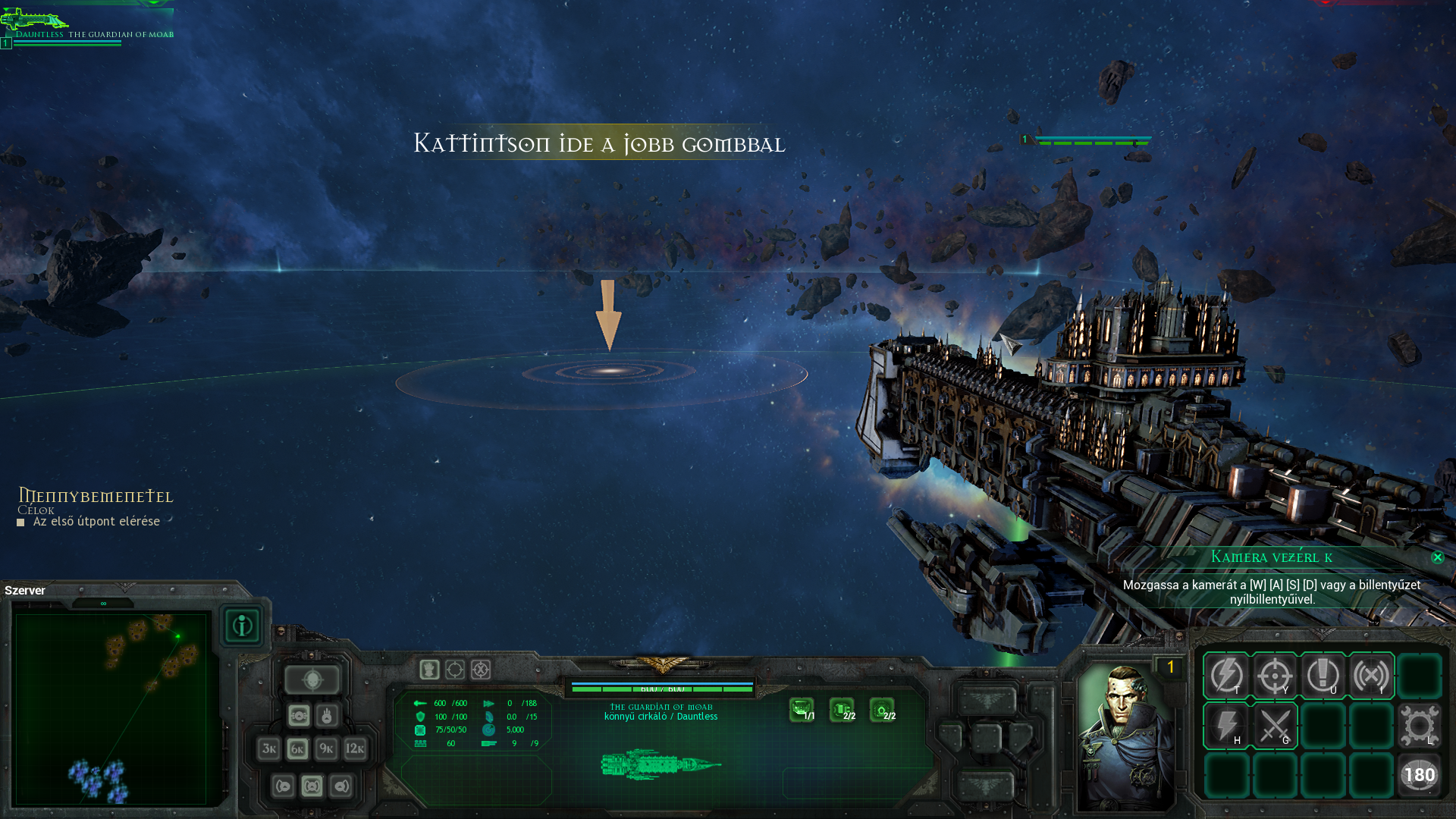
Task: Select the 3K engagement range button
Action: (268, 749)
